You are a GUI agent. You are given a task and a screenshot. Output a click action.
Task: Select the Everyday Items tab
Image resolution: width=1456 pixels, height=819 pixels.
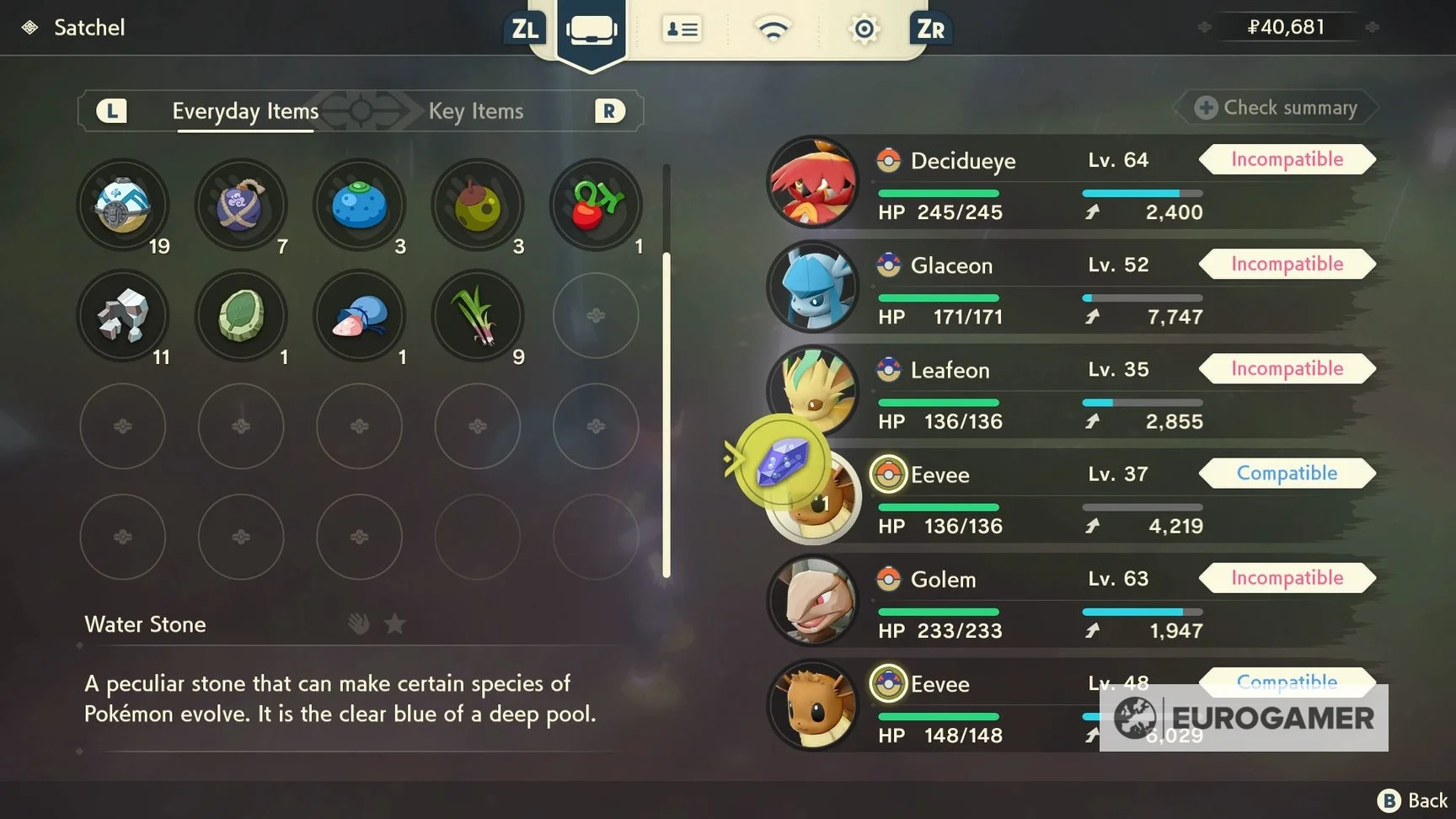coord(245,110)
